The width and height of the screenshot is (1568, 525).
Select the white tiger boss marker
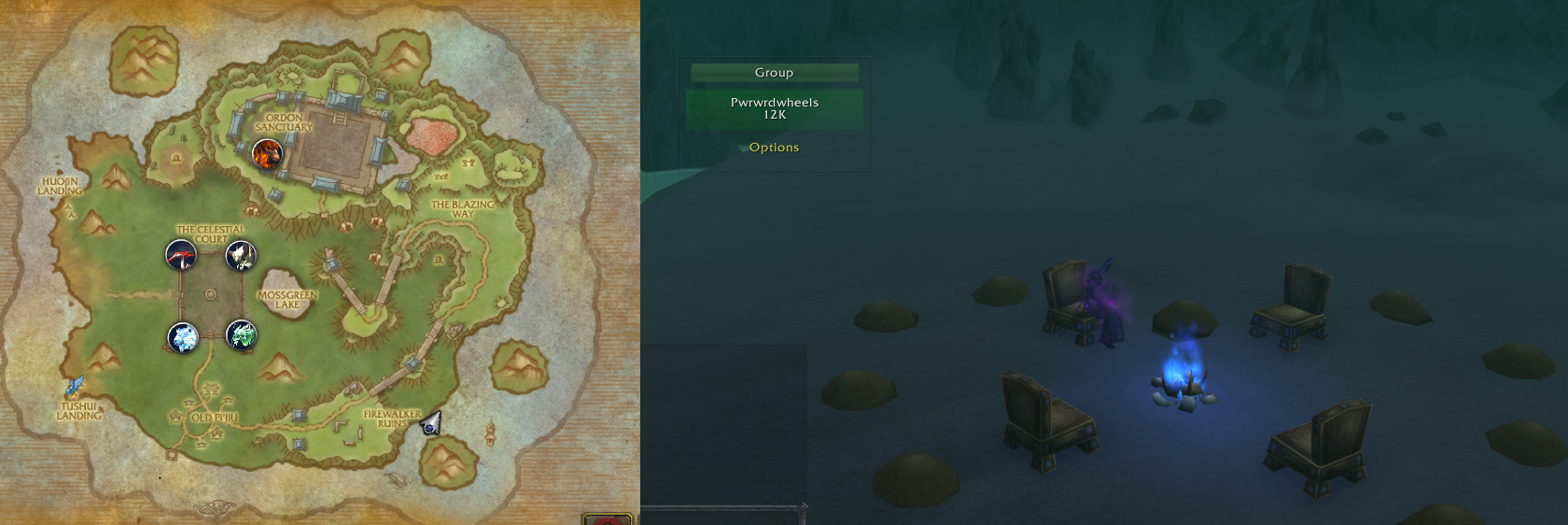click(x=241, y=254)
